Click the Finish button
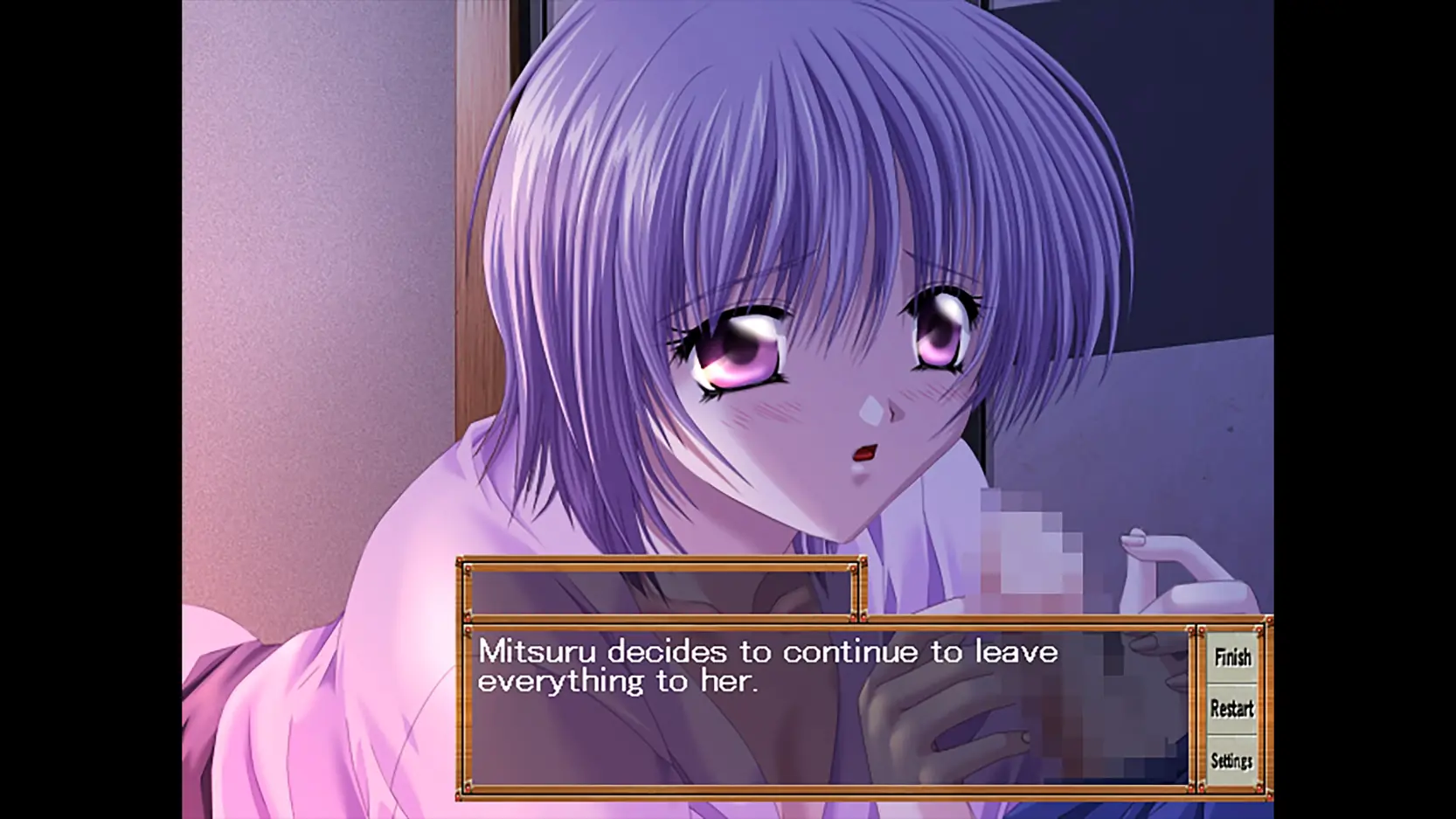Viewport: 1456px width, 819px height. pos(1232,657)
